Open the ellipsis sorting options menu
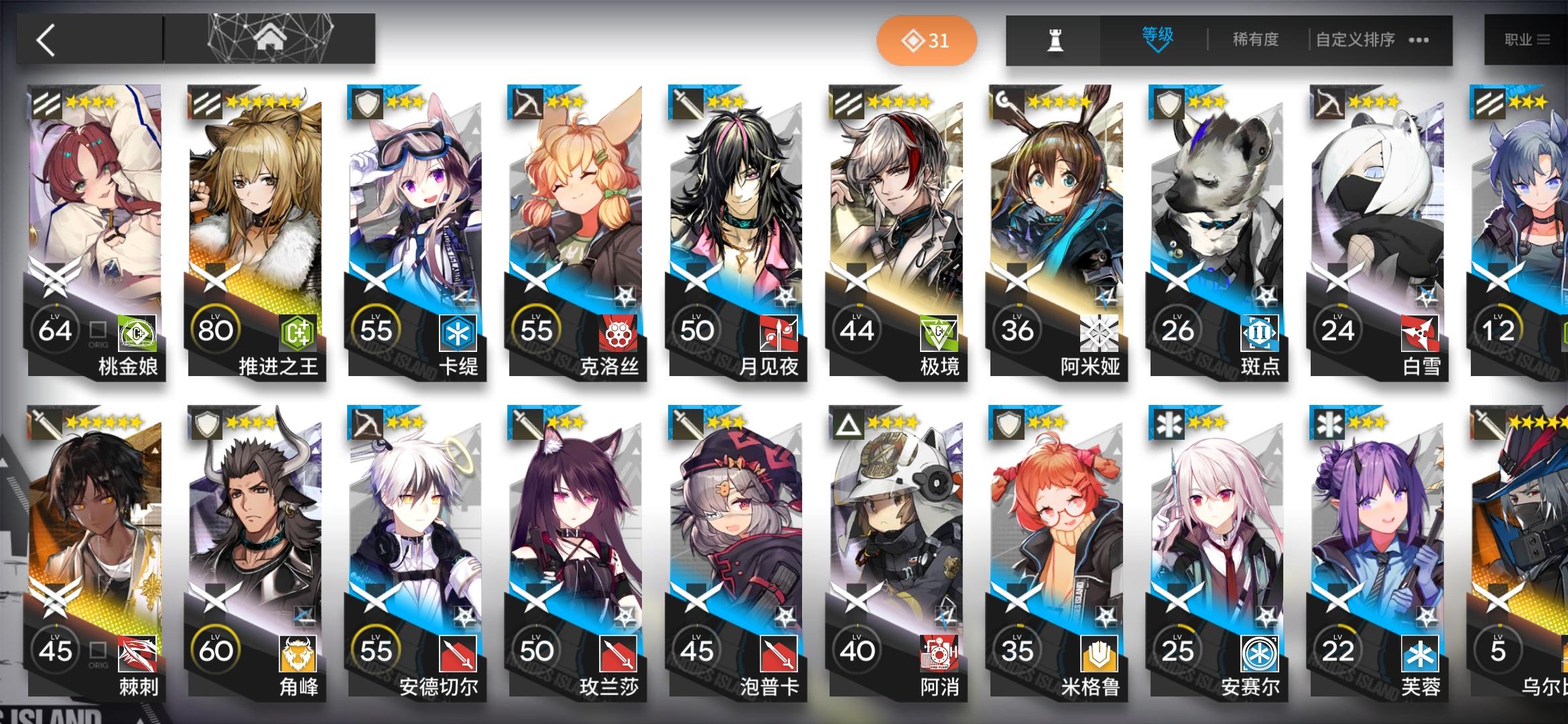Image resolution: width=1568 pixels, height=724 pixels. tap(1417, 40)
